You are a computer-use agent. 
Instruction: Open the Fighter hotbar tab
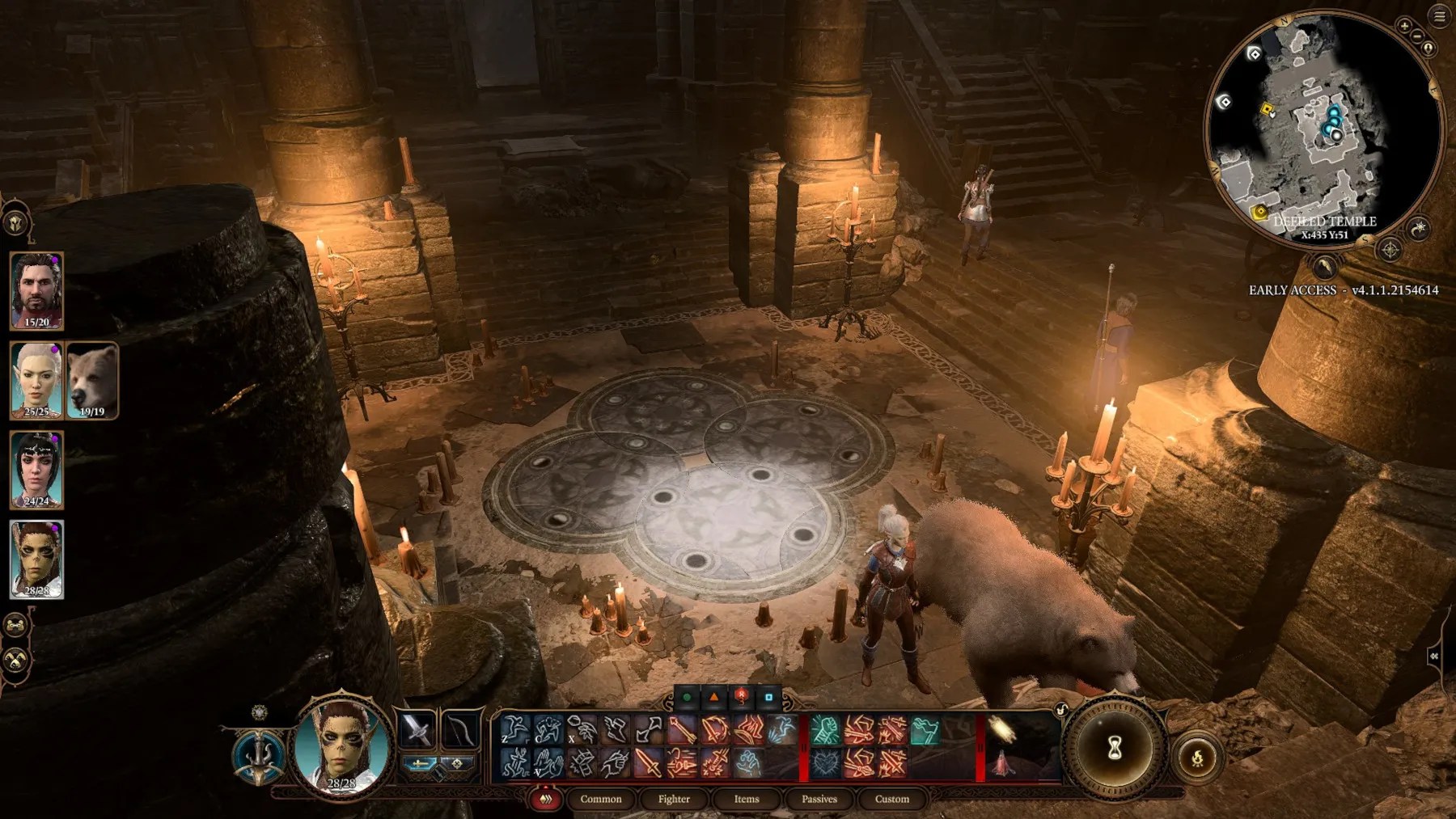(x=674, y=799)
